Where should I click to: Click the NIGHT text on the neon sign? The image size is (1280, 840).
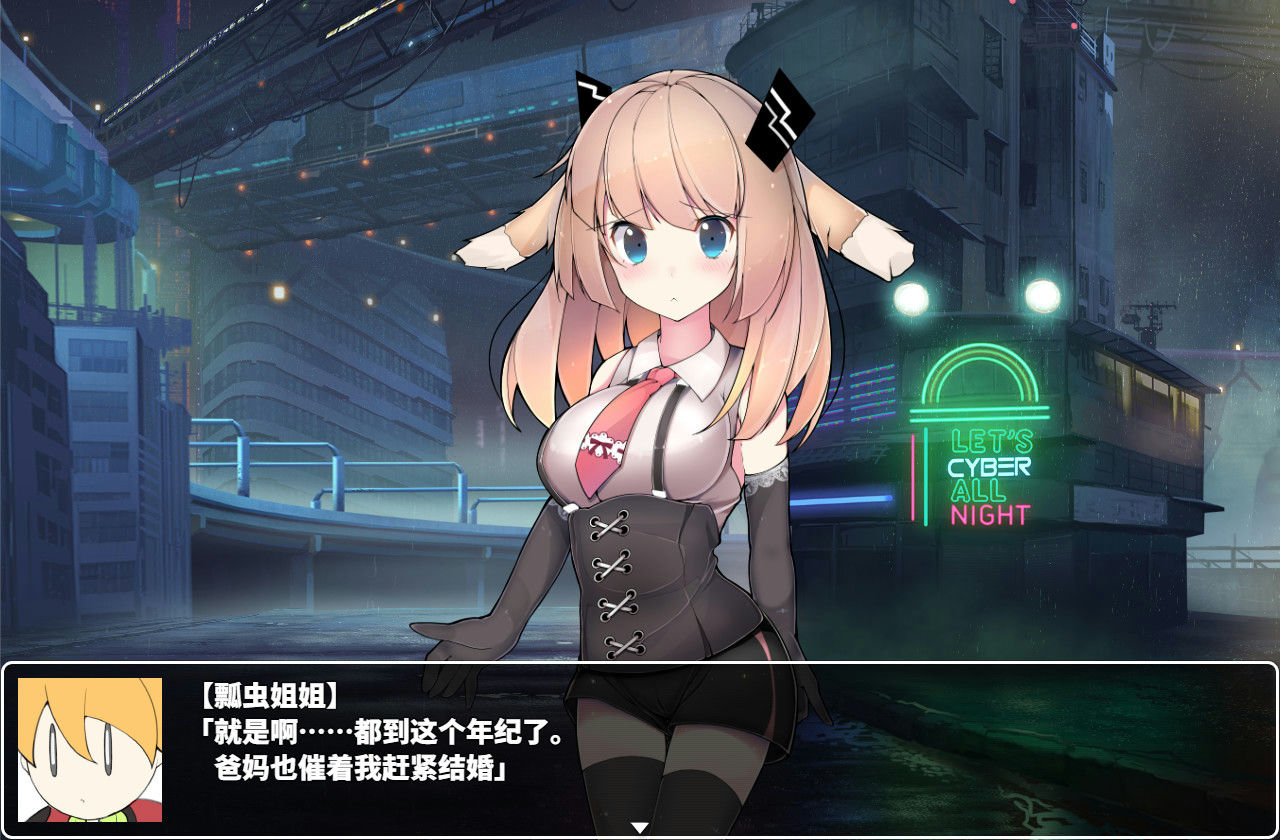(990, 512)
